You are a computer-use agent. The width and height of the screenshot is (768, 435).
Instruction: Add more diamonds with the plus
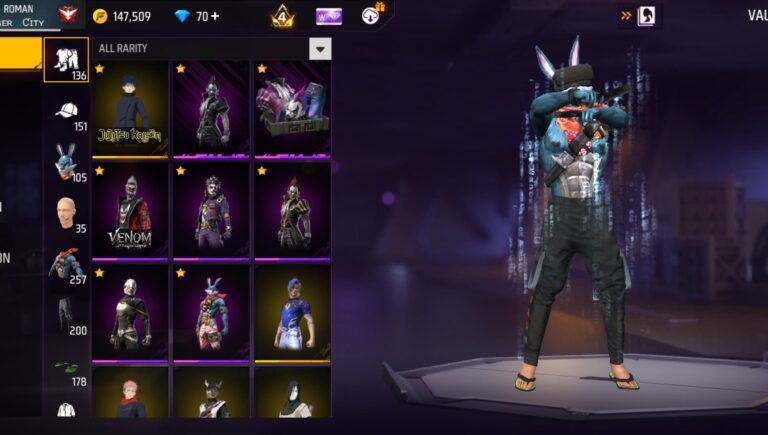[x=216, y=16]
